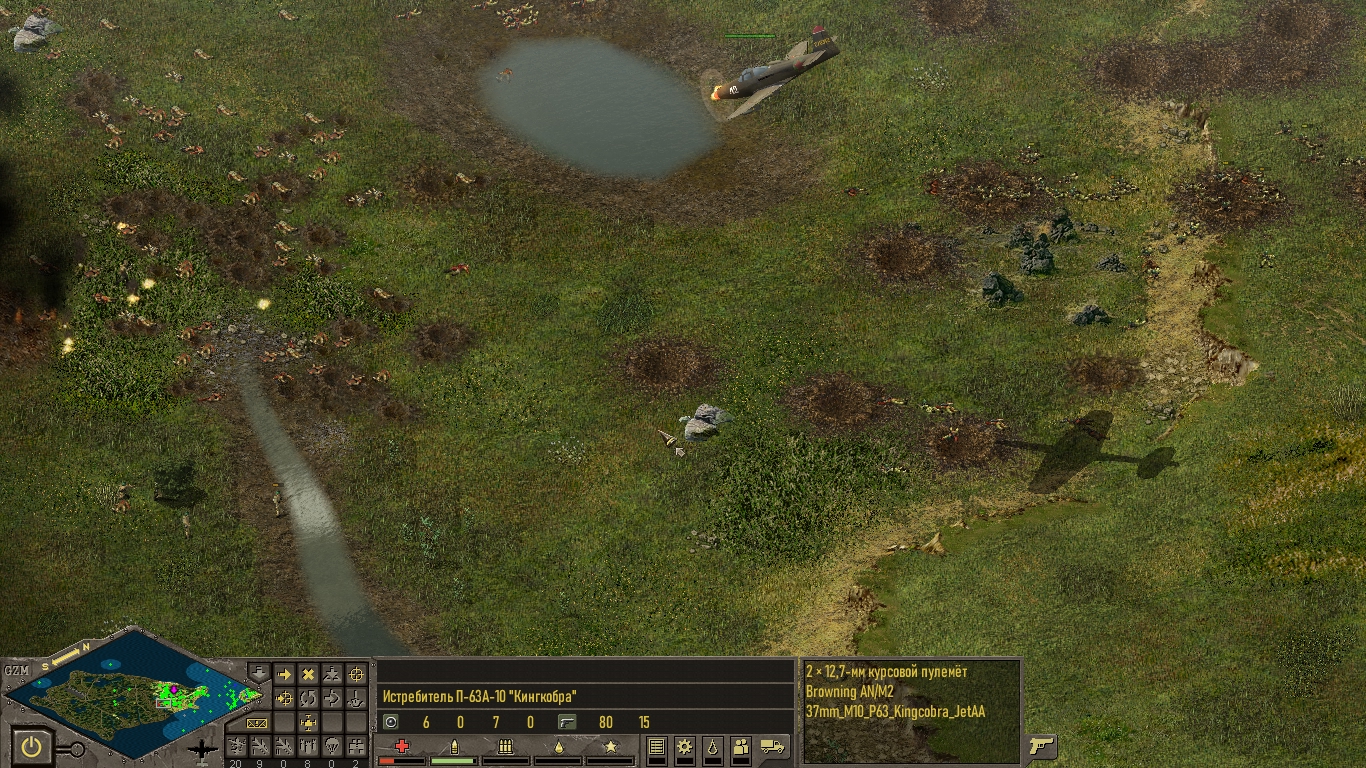Choose the yellow X stop command
This screenshot has width=1366, height=768.
[308, 675]
